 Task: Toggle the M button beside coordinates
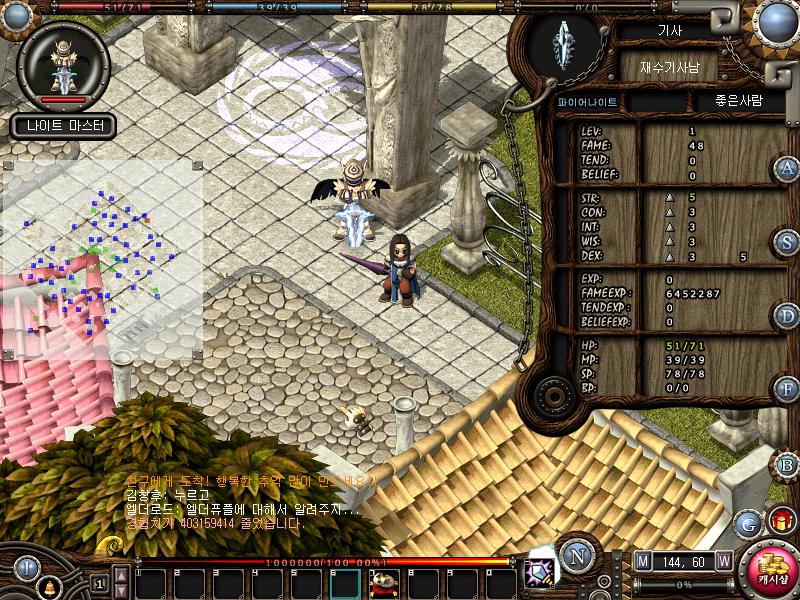(642, 561)
